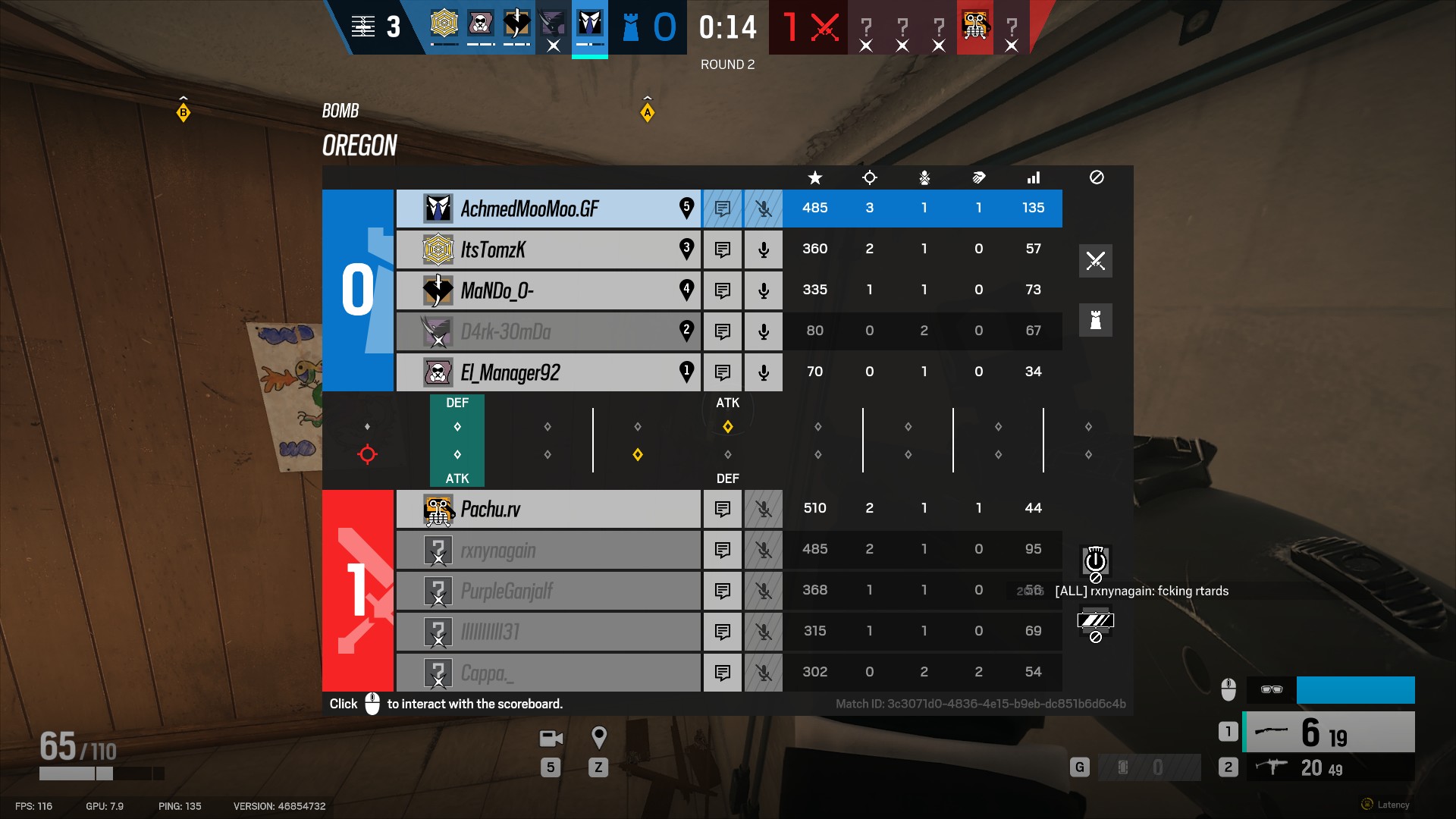Mute AchmedMooMoo.GF's microphone

click(763, 208)
